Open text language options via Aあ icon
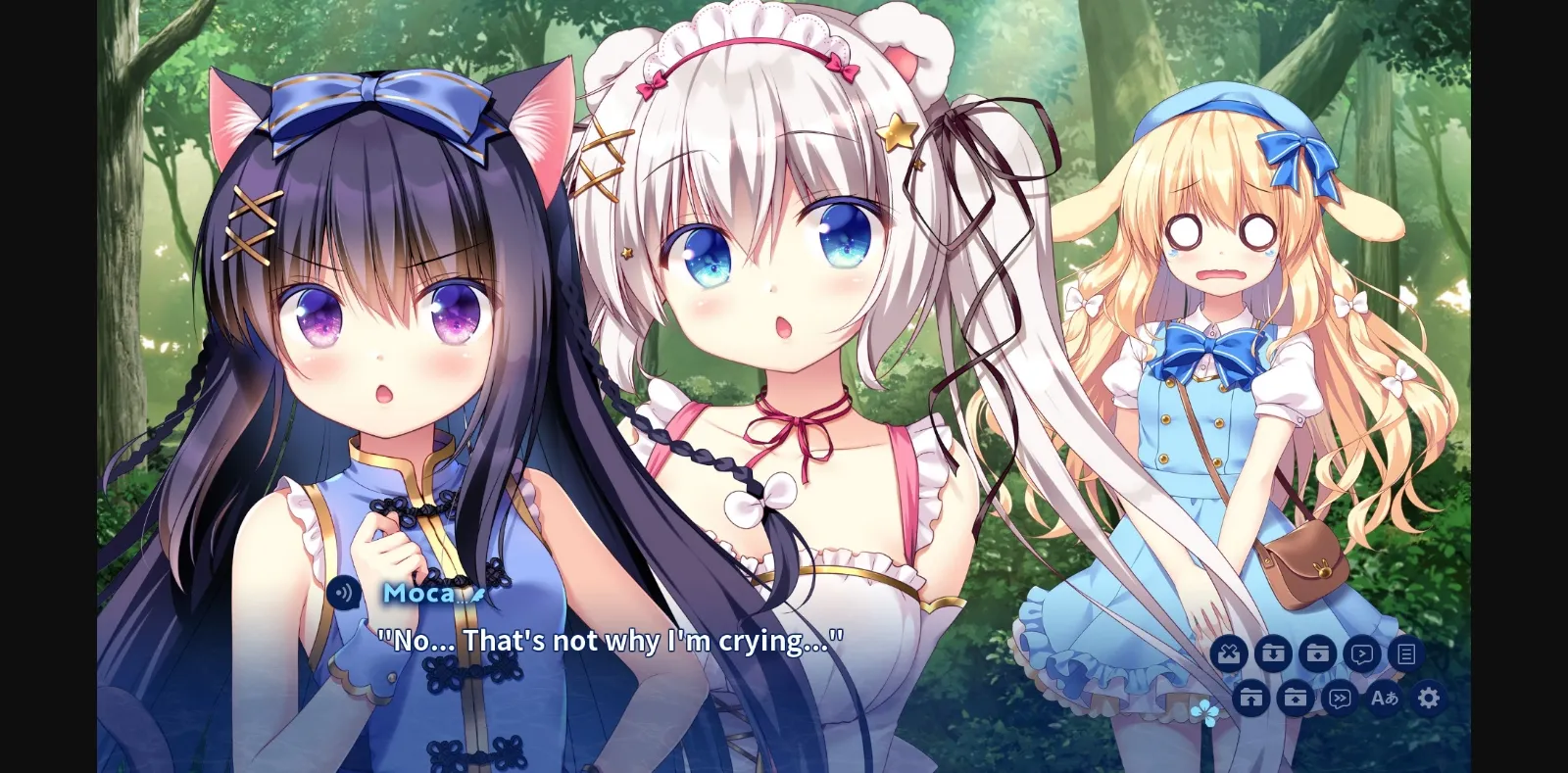Image resolution: width=1568 pixels, height=773 pixels. [x=1382, y=698]
